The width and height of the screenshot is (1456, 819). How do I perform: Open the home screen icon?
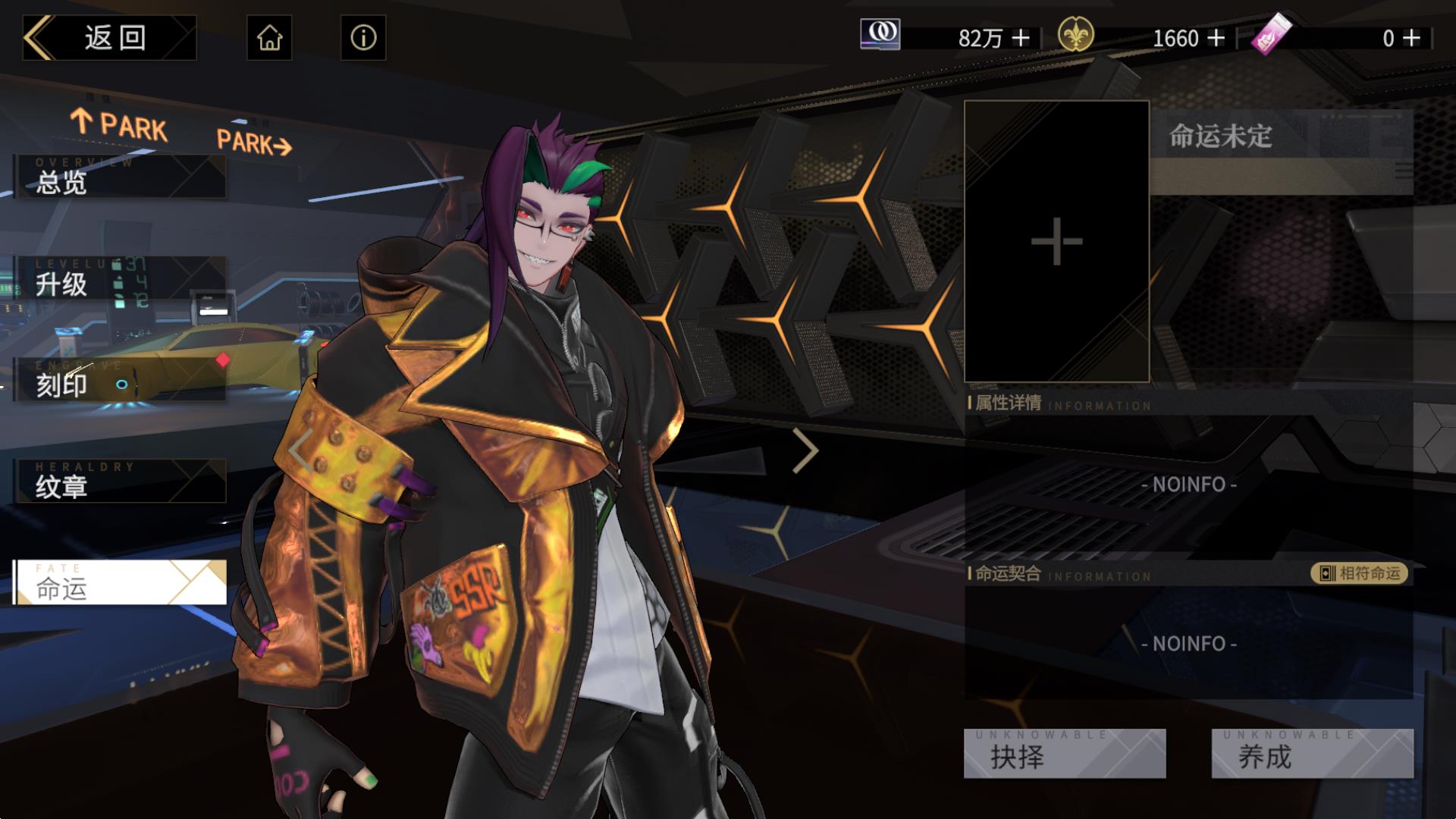269,38
